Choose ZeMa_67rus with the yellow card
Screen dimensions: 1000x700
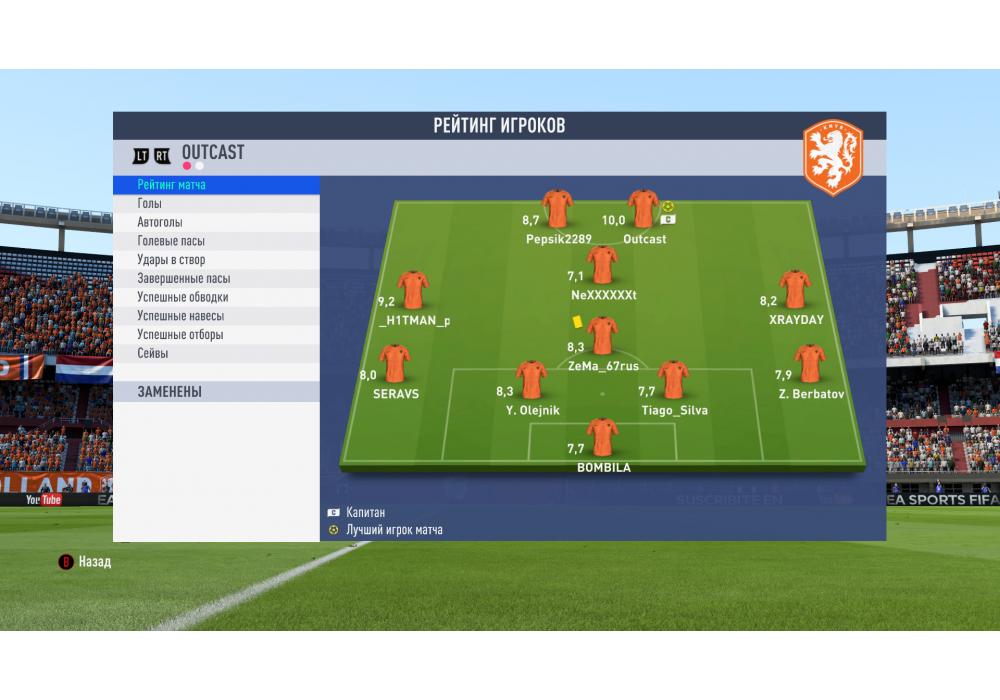pos(603,336)
